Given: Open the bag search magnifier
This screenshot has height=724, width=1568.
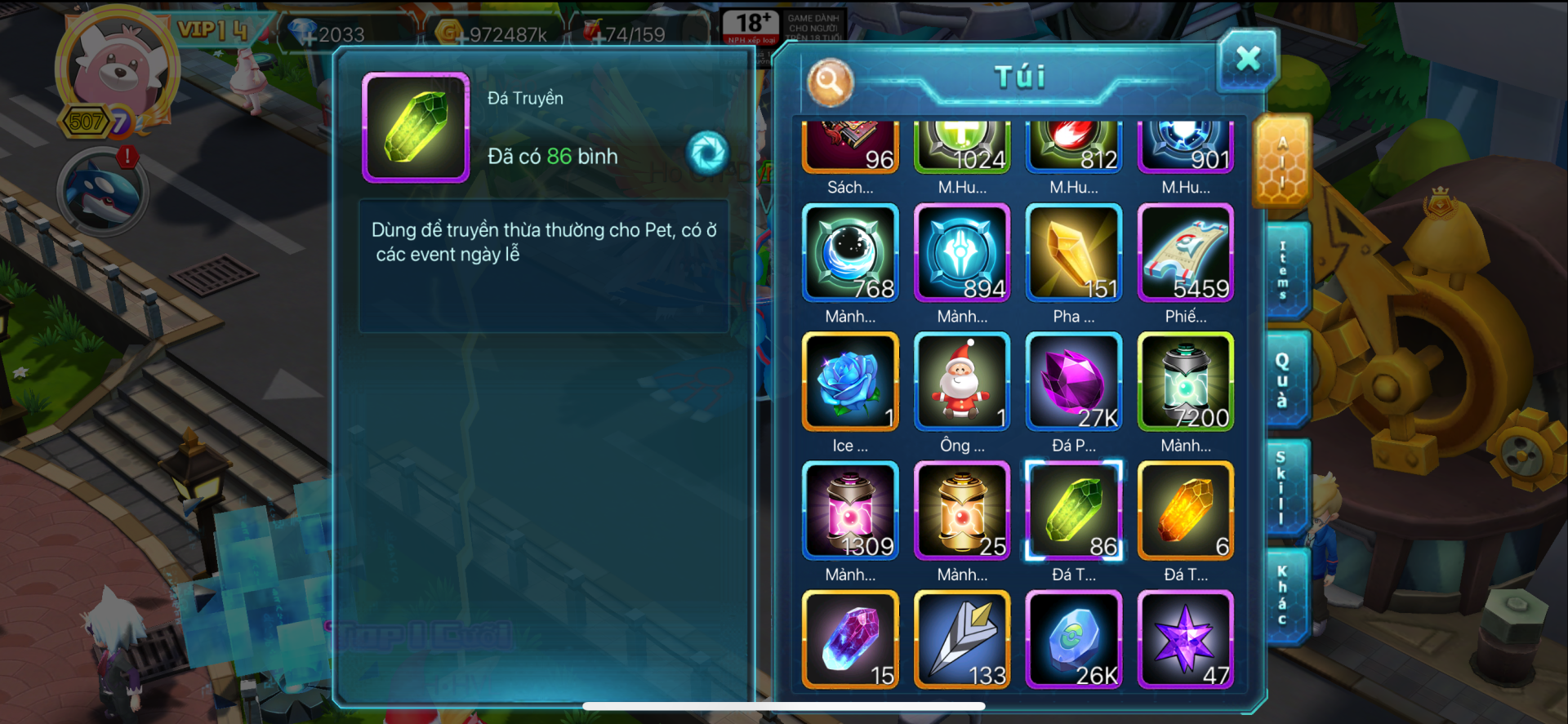Looking at the screenshot, I should pyautogui.click(x=830, y=82).
